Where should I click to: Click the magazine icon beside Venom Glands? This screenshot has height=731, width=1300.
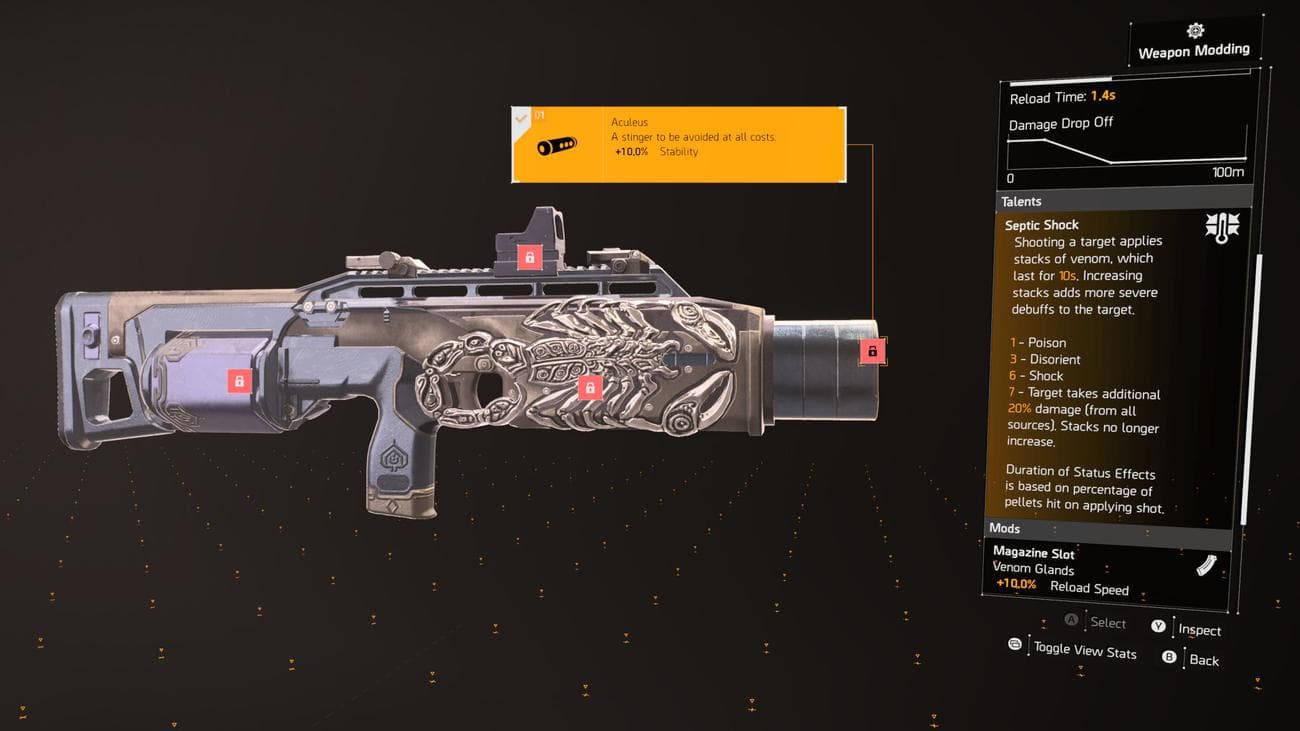1208,567
